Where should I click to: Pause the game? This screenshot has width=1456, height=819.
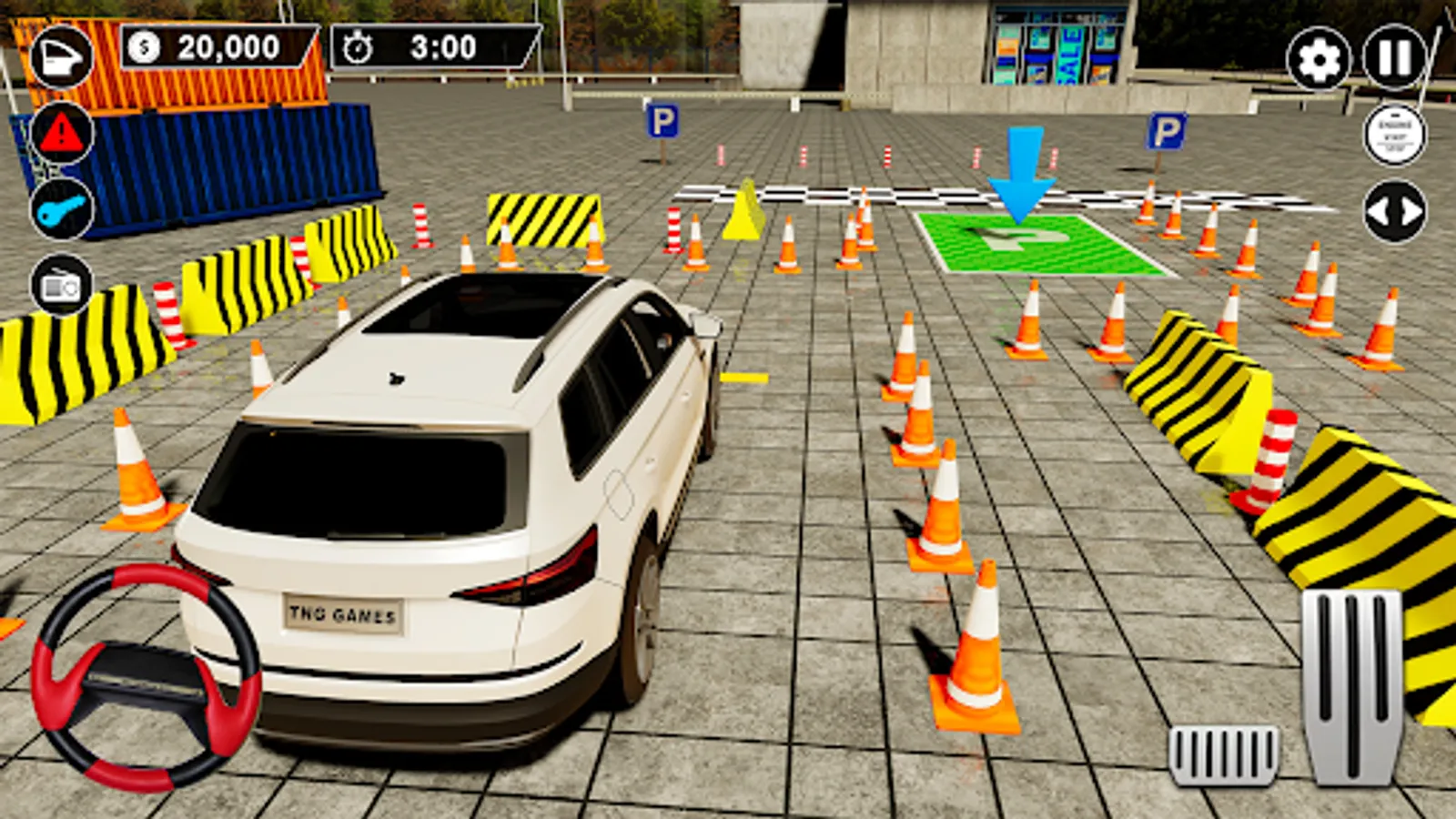(1393, 56)
